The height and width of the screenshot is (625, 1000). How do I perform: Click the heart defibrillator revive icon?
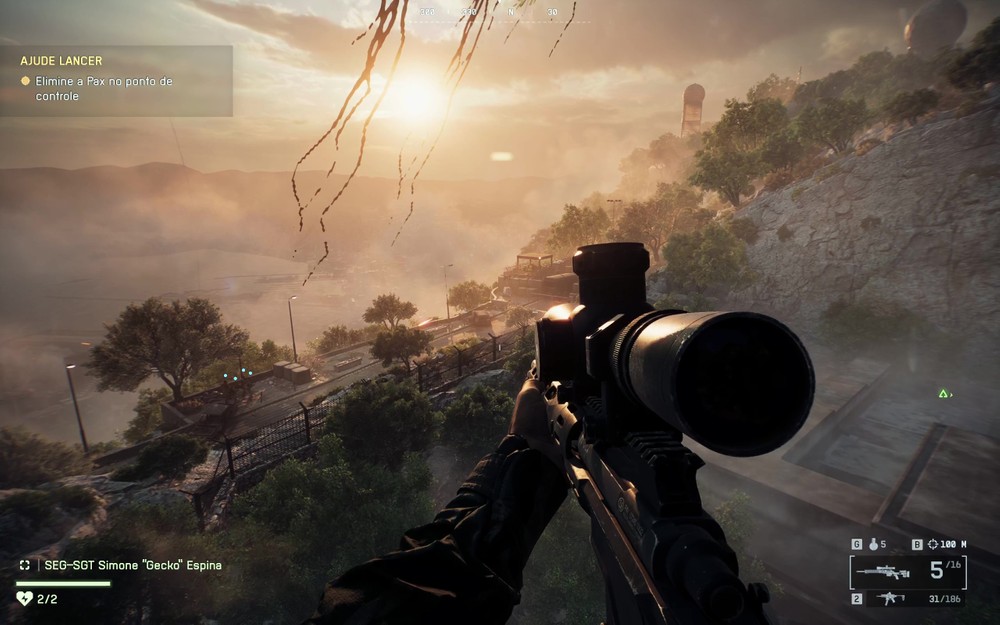point(25,598)
